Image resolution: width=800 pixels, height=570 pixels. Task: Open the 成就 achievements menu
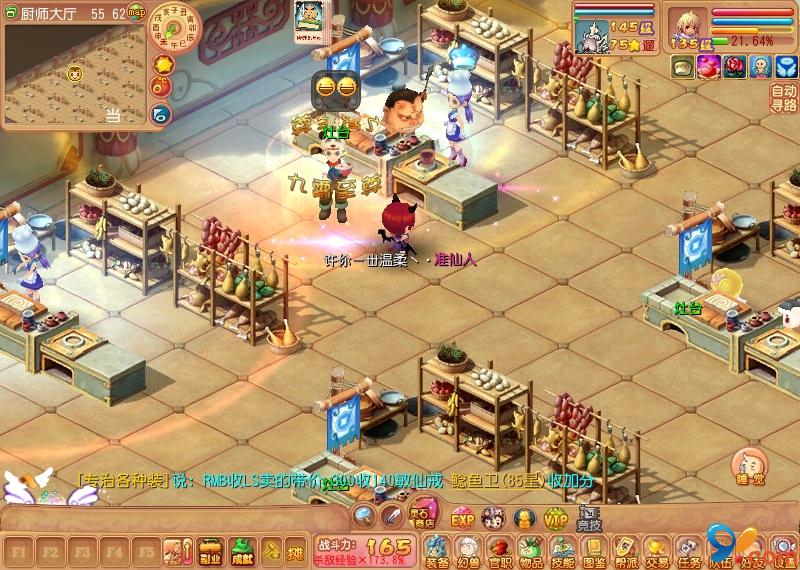(241, 551)
